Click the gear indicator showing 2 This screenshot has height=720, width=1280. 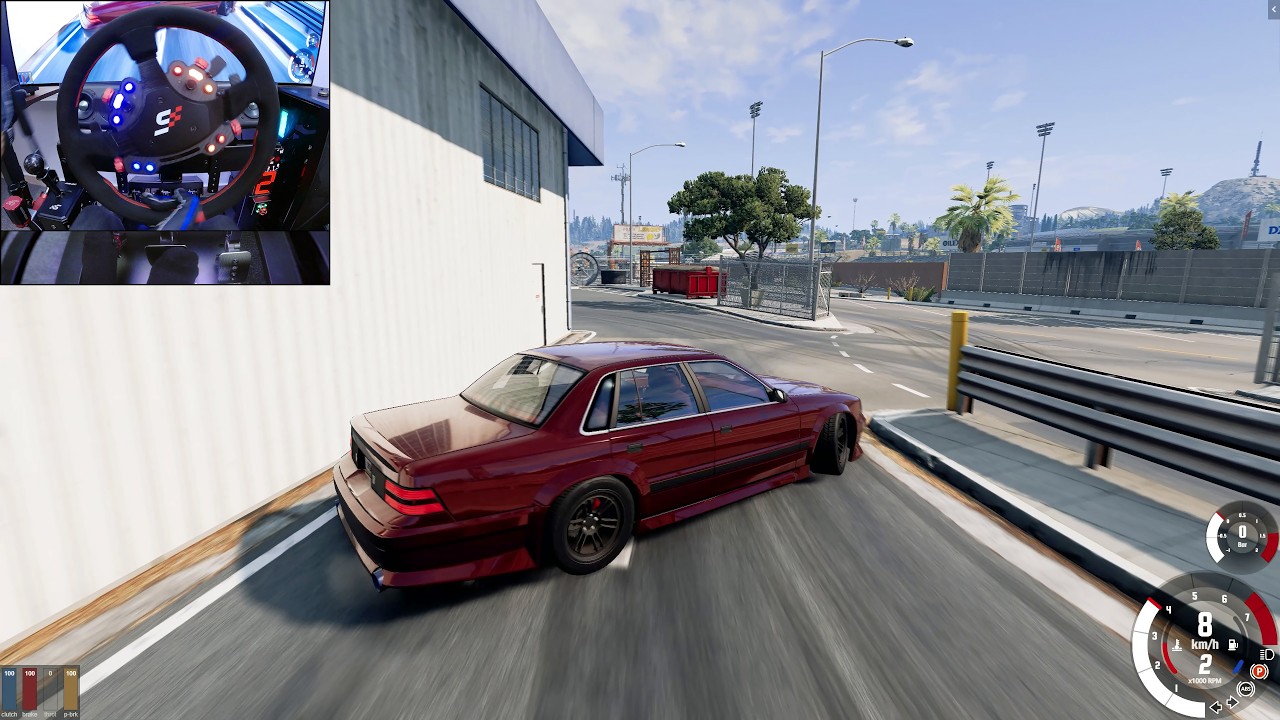coord(1203,667)
